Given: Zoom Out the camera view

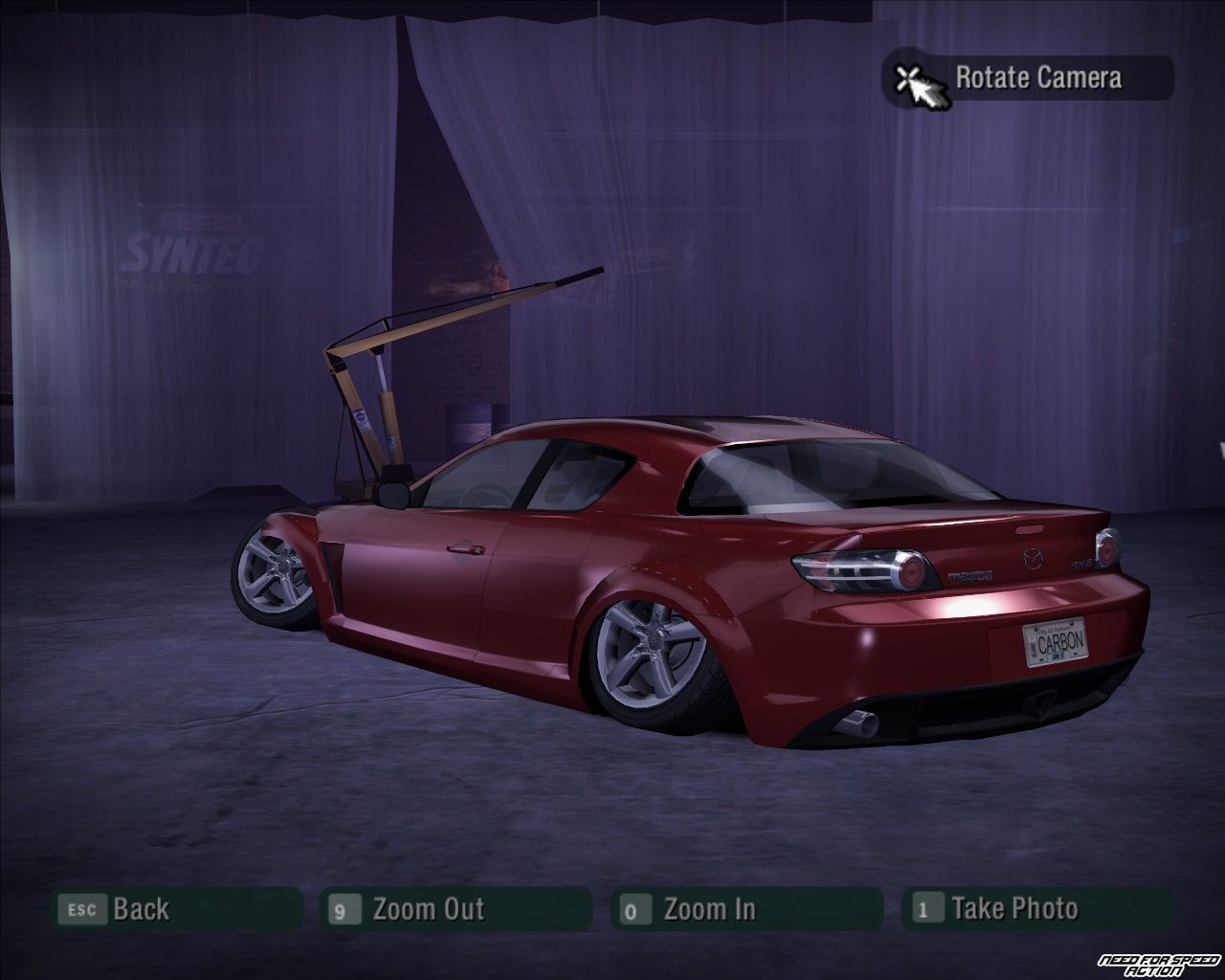Looking at the screenshot, I should (x=457, y=909).
